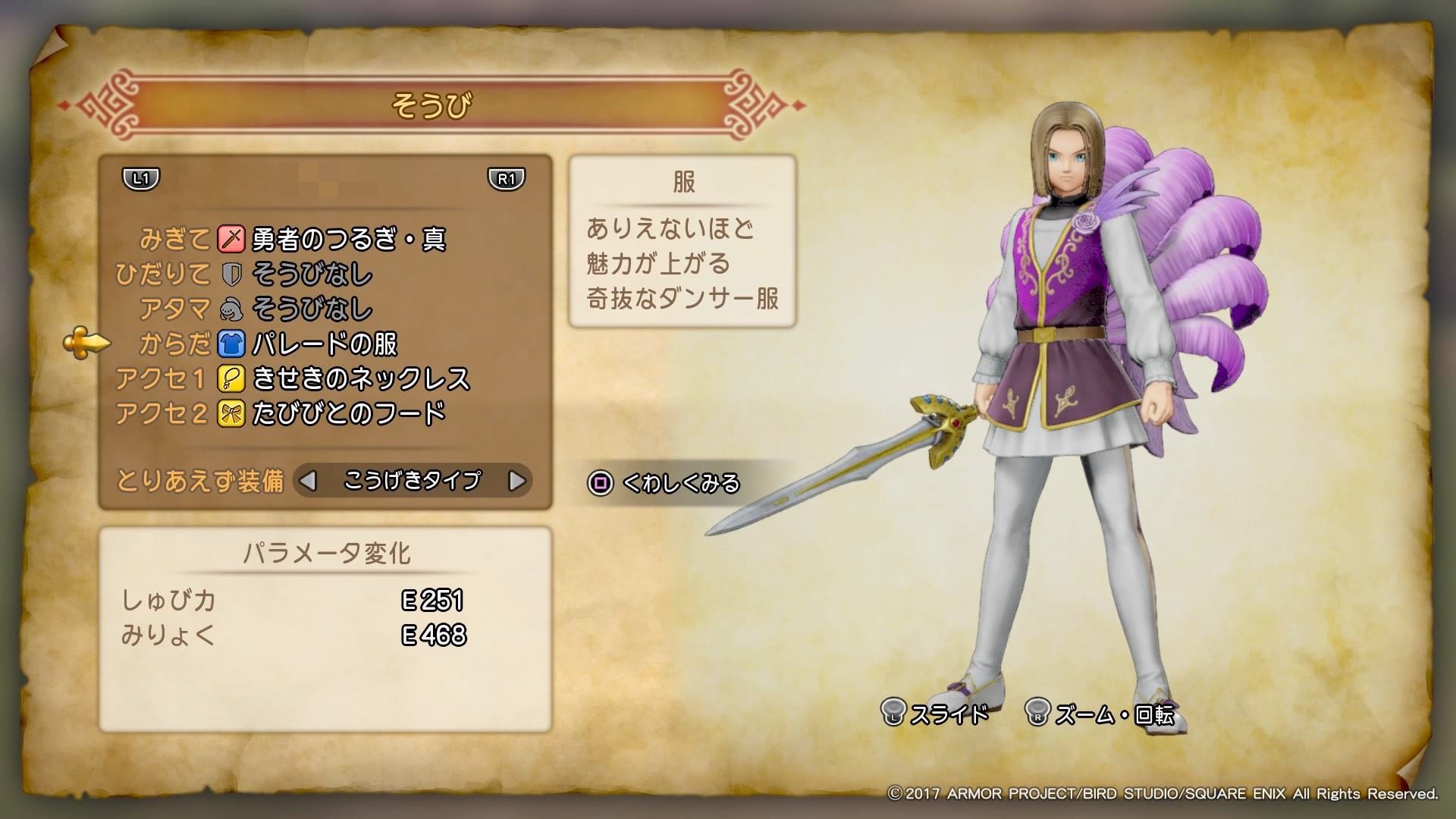Select the きせきのネックレス accessory slot

point(360,379)
